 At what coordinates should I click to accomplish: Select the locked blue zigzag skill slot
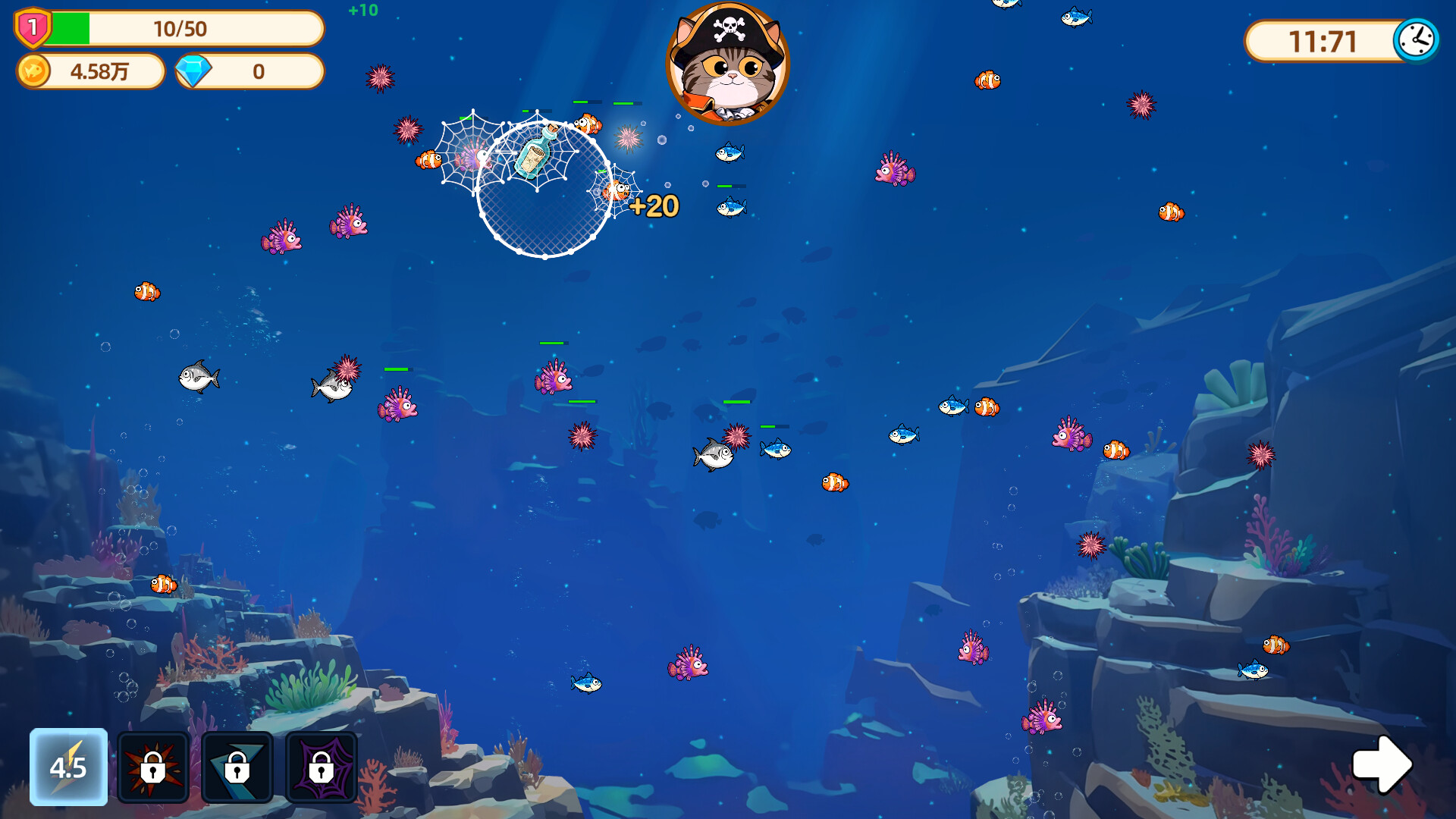click(x=237, y=767)
